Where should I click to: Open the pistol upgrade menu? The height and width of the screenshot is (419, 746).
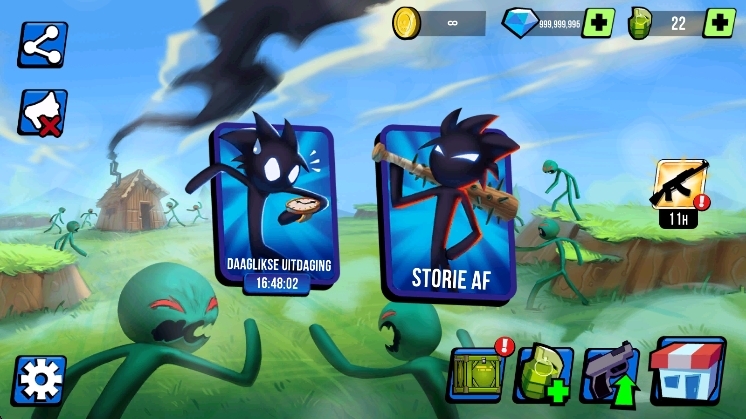(610, 374)
